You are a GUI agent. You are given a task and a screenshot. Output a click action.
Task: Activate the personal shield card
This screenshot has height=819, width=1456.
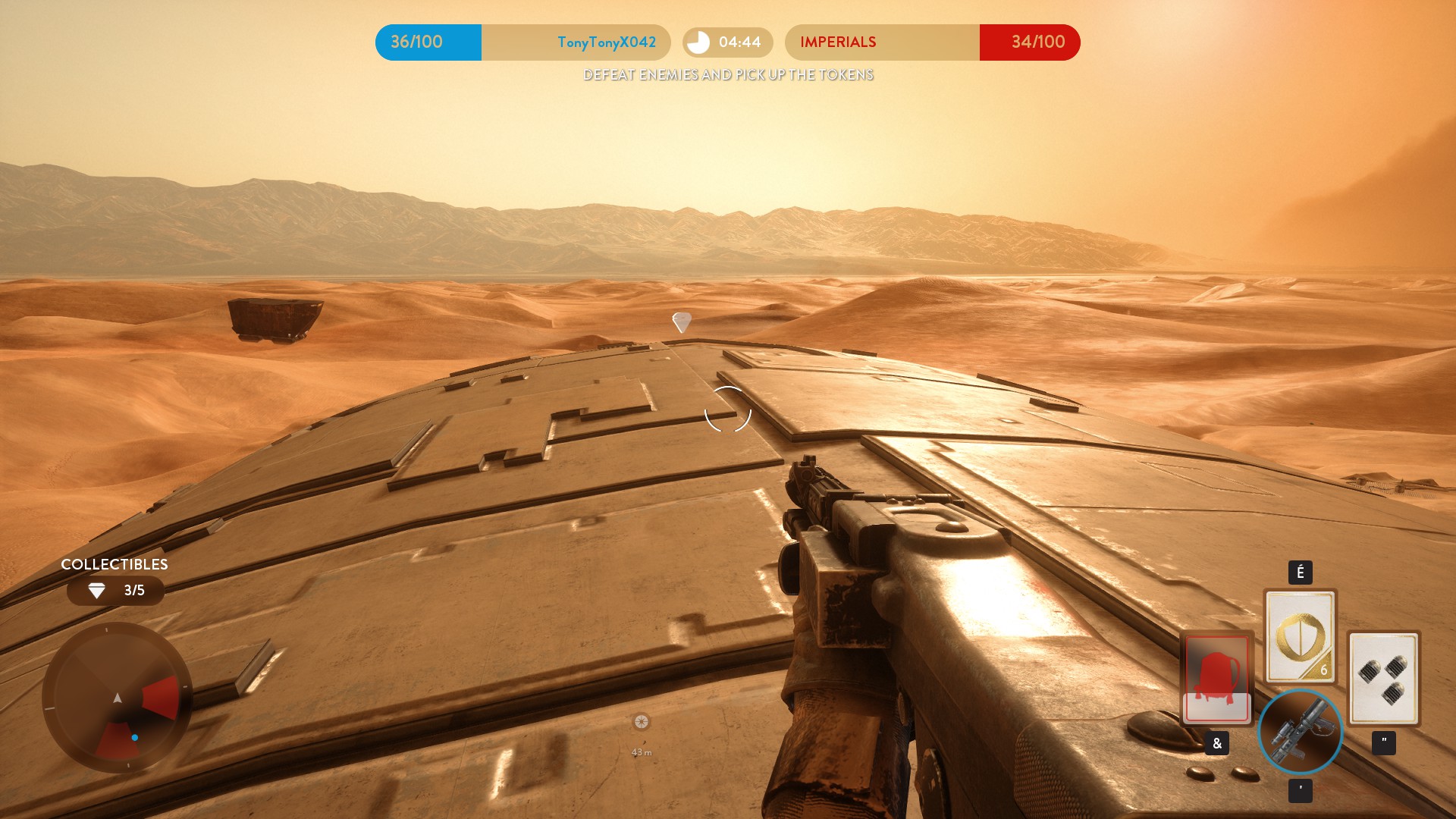click(1300, 636)
